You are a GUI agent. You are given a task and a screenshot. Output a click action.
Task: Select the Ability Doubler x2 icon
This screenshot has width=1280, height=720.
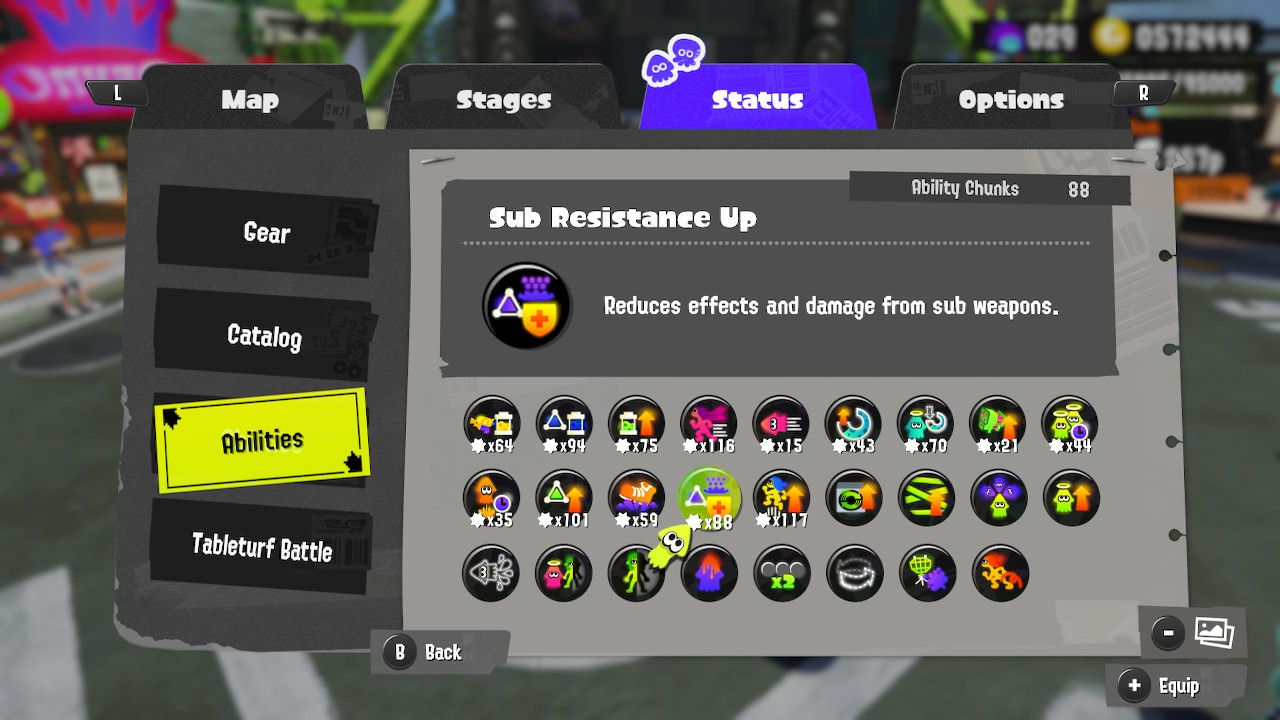click(782, 573)
